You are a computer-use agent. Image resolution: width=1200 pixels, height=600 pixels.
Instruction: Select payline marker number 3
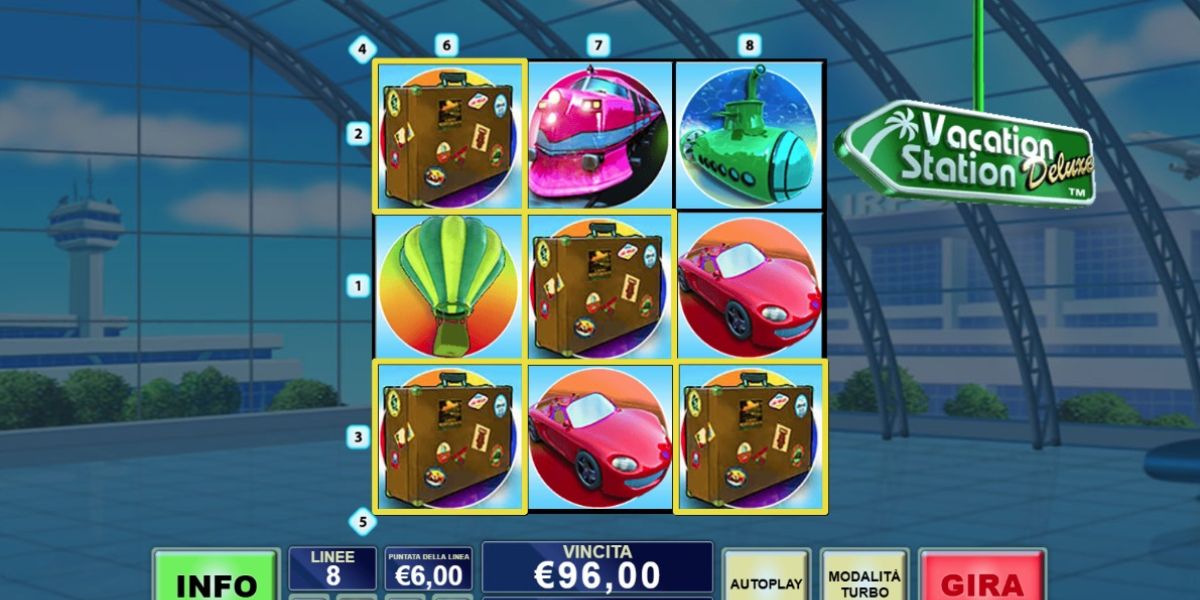coord(358,437)
